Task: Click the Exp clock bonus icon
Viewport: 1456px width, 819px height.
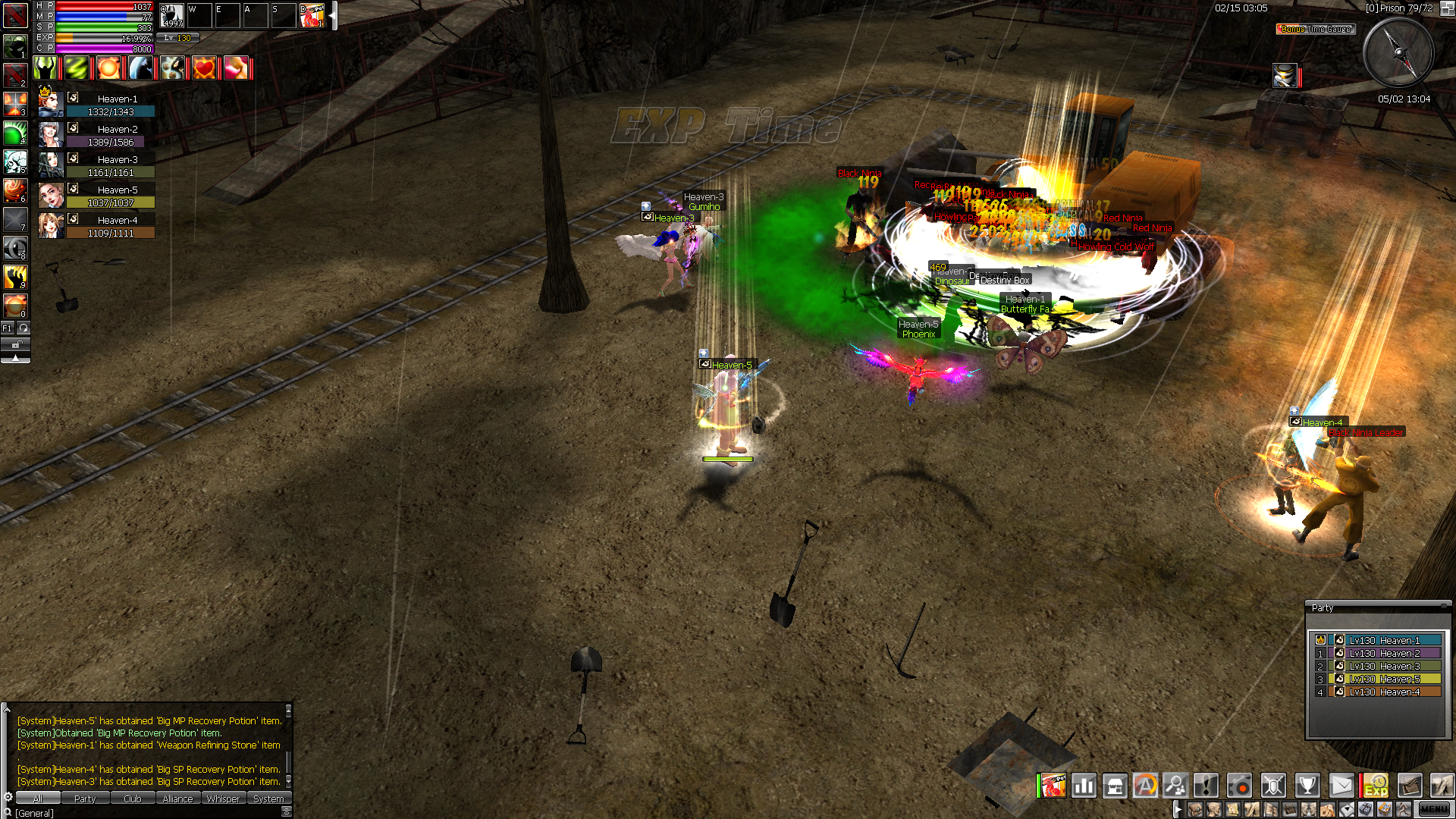Action: [x=1376, y=786]
